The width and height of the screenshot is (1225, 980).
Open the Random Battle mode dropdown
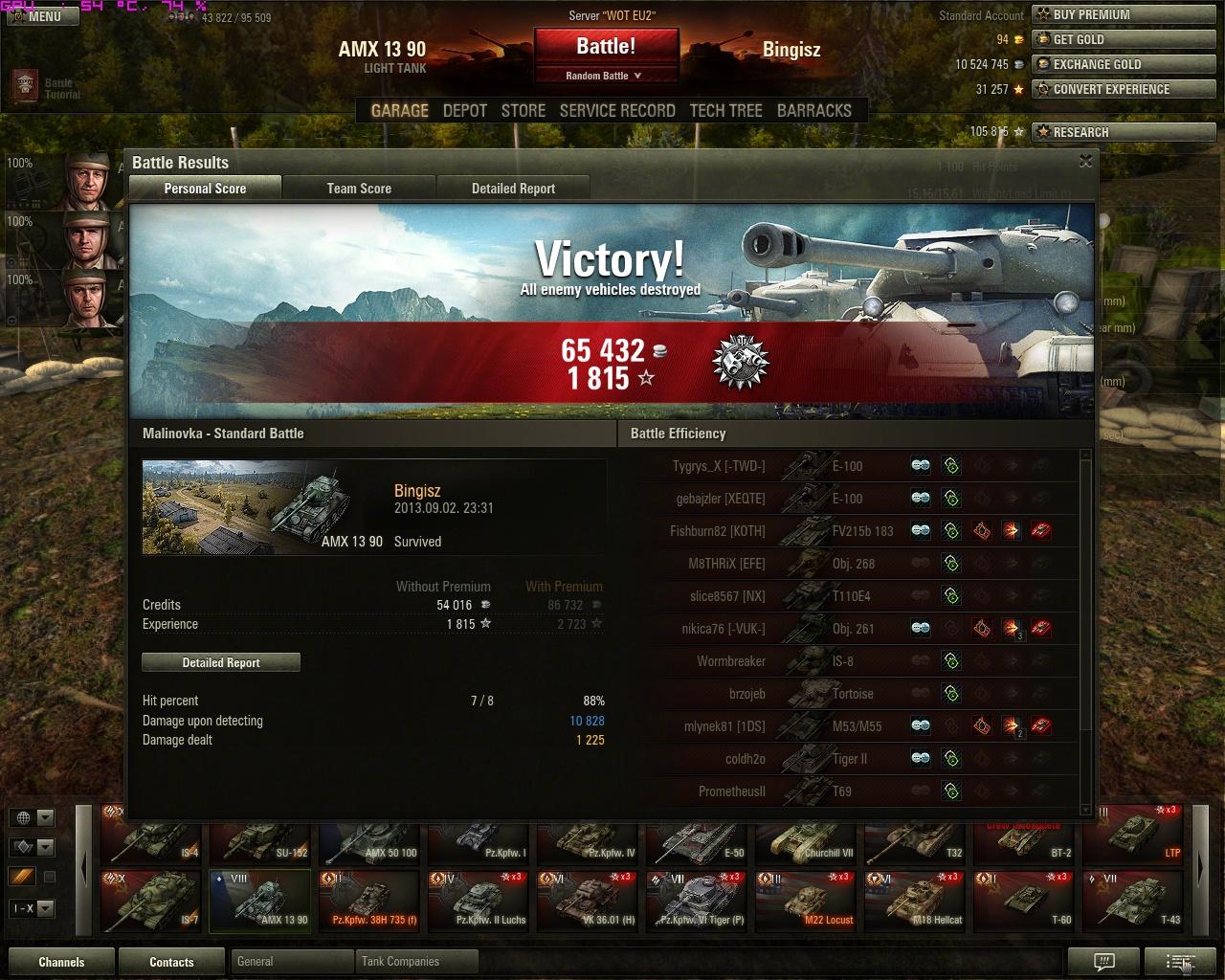coord(605,76)
